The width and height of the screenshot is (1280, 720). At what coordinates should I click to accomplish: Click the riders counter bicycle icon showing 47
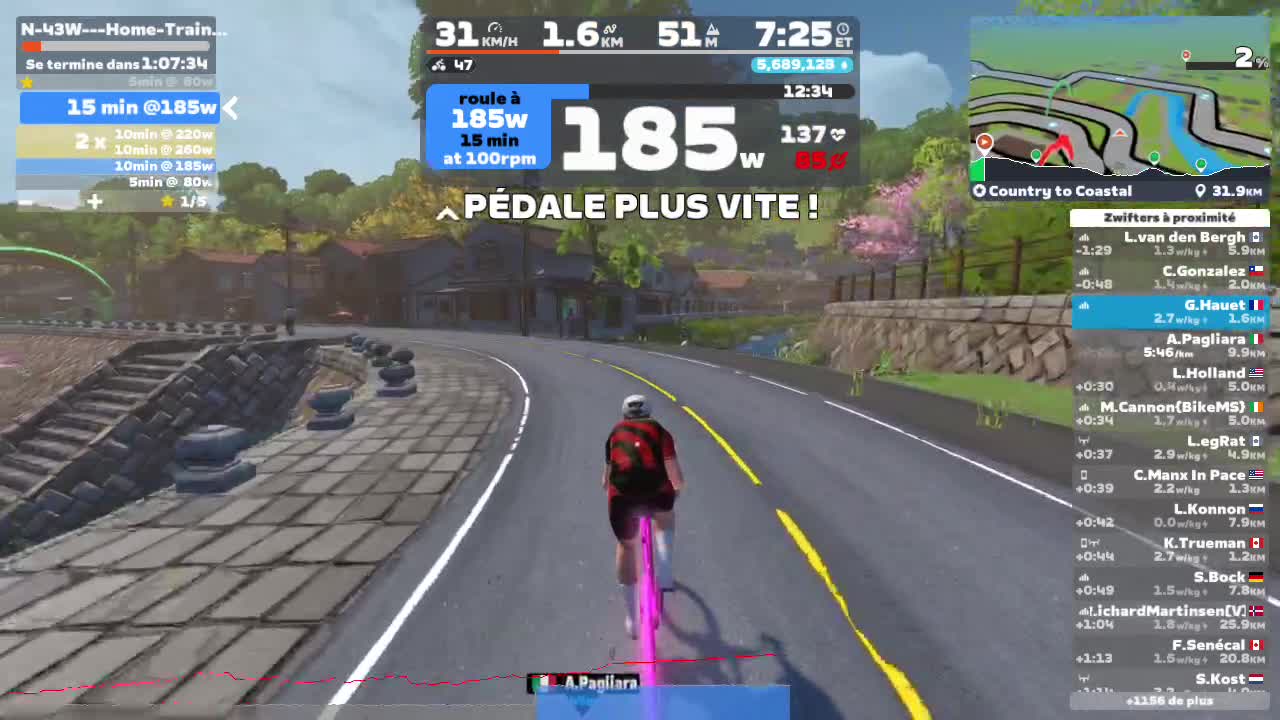pos(440,65)
